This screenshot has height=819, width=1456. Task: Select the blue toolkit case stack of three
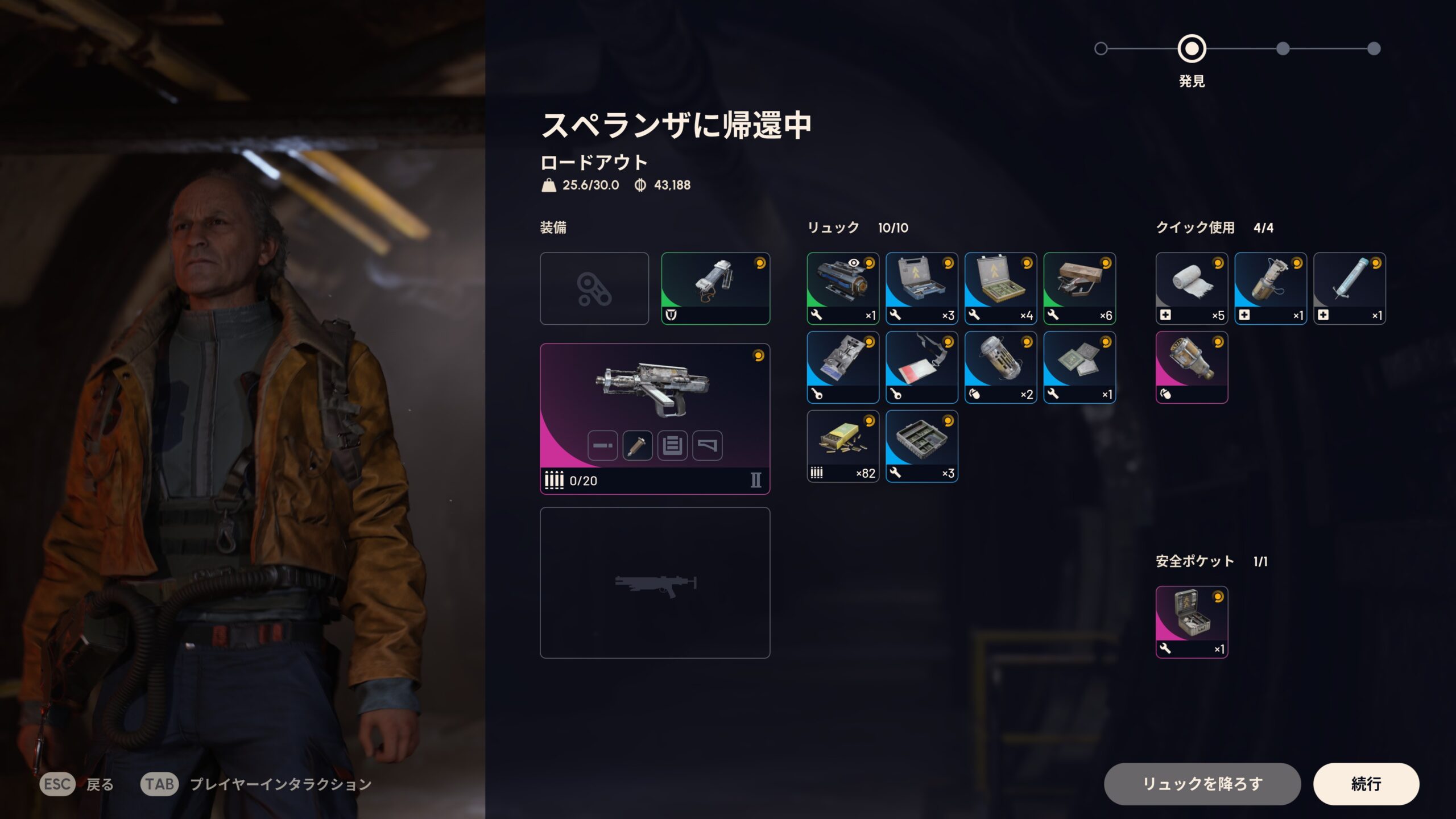(x=921, y=288)
